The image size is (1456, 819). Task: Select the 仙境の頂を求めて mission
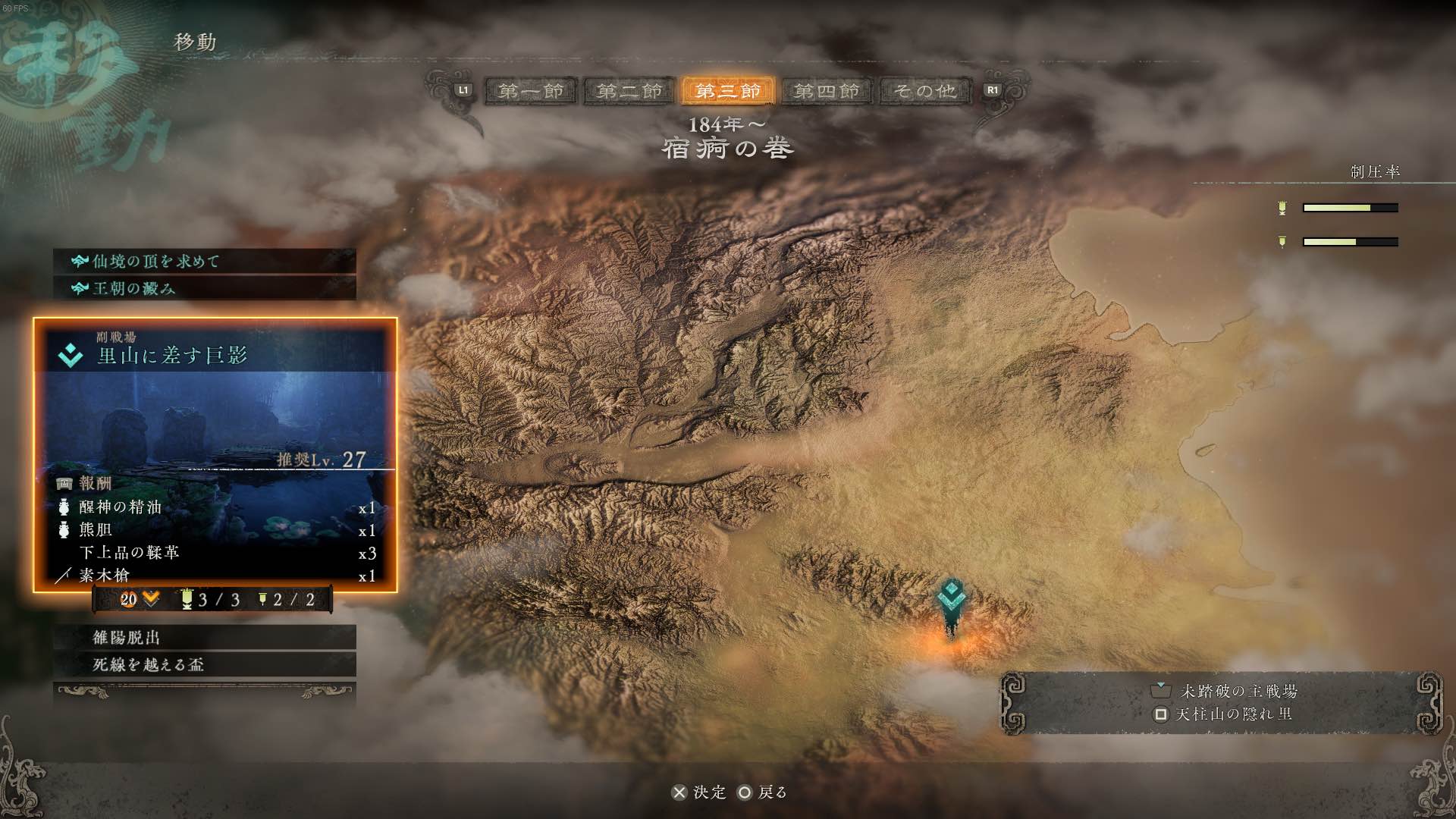click(205, 262)
